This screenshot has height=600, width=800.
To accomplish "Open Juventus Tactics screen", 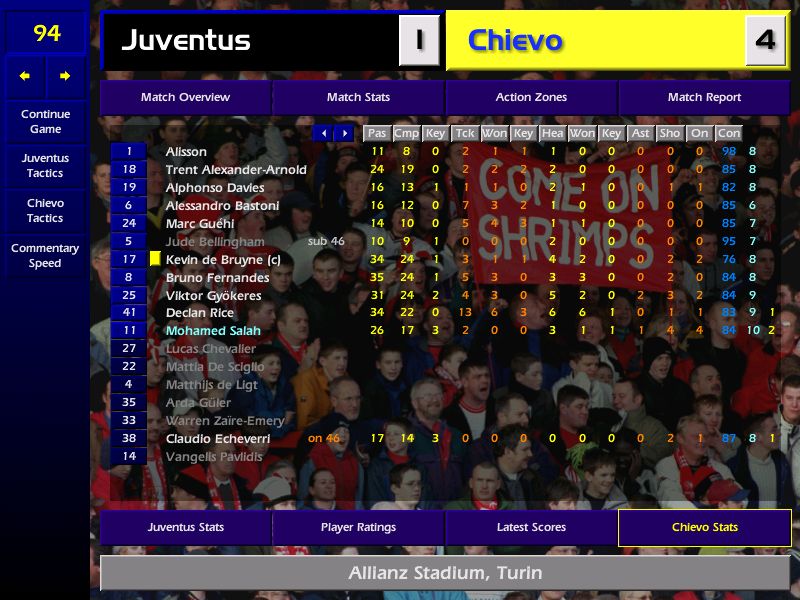I will pyautogui.click(x=45, y=166).
